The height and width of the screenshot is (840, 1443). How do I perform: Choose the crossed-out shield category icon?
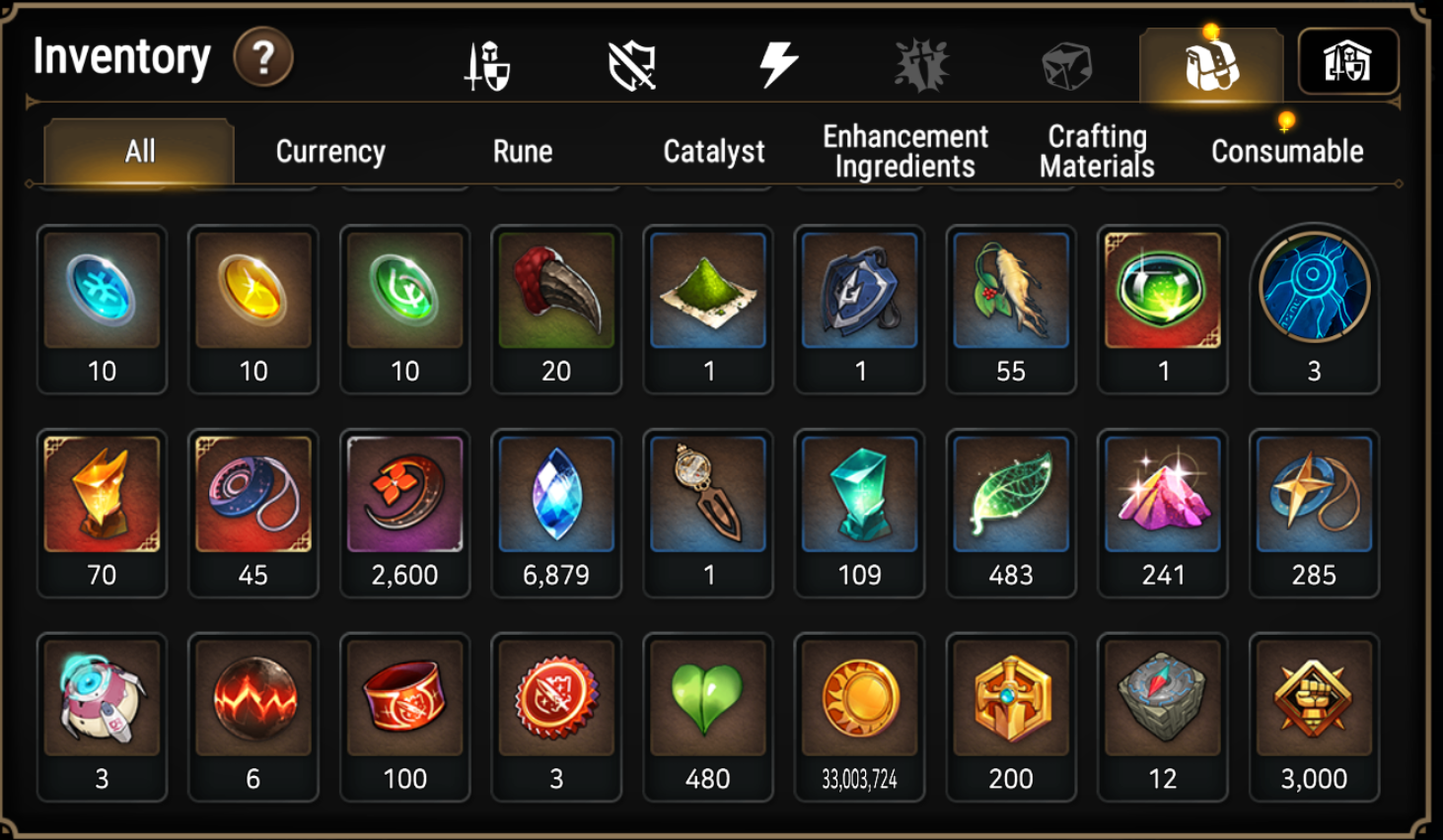(632, 65)
